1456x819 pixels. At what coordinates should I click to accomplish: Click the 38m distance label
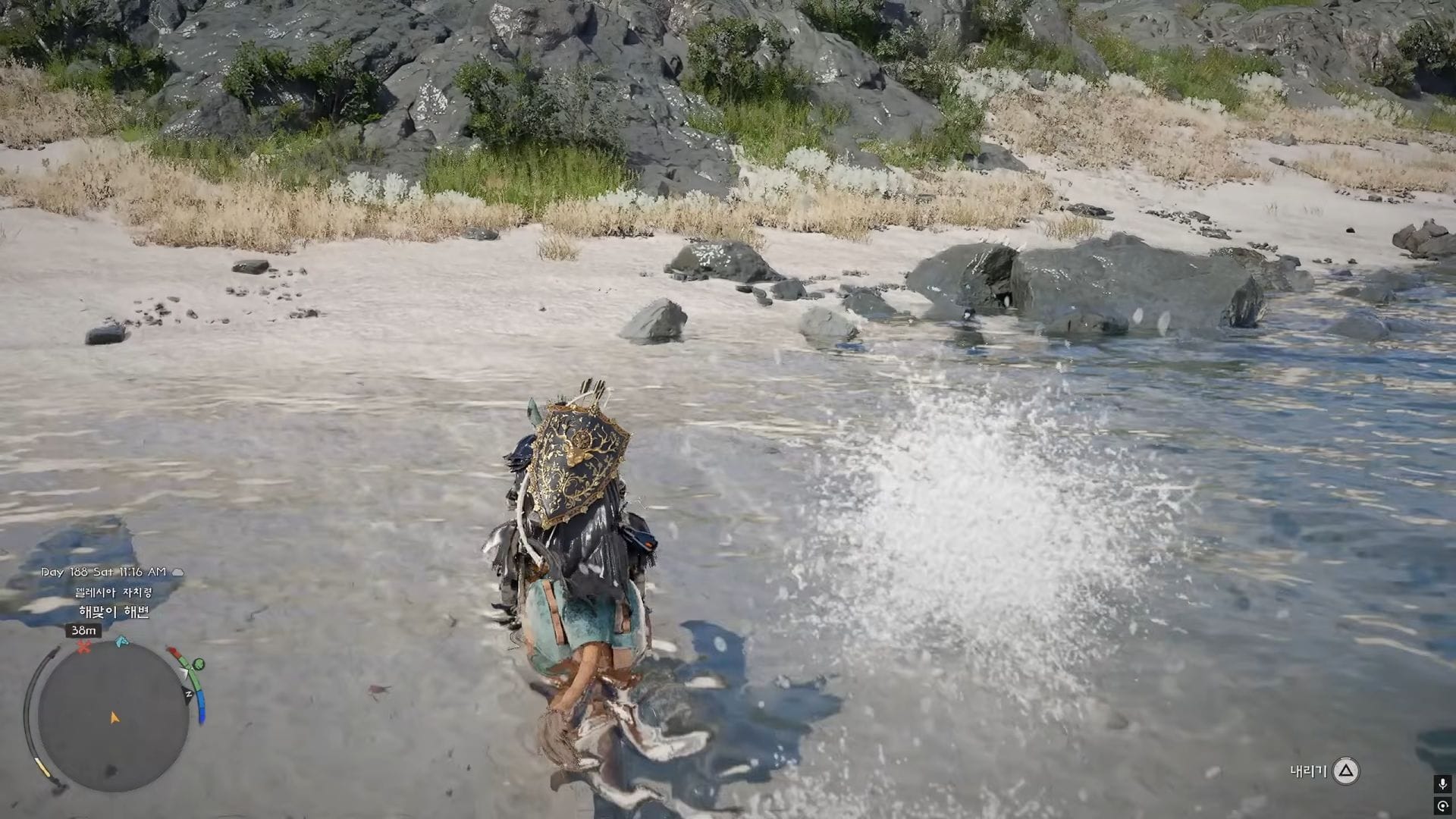[x=83, y=630]
